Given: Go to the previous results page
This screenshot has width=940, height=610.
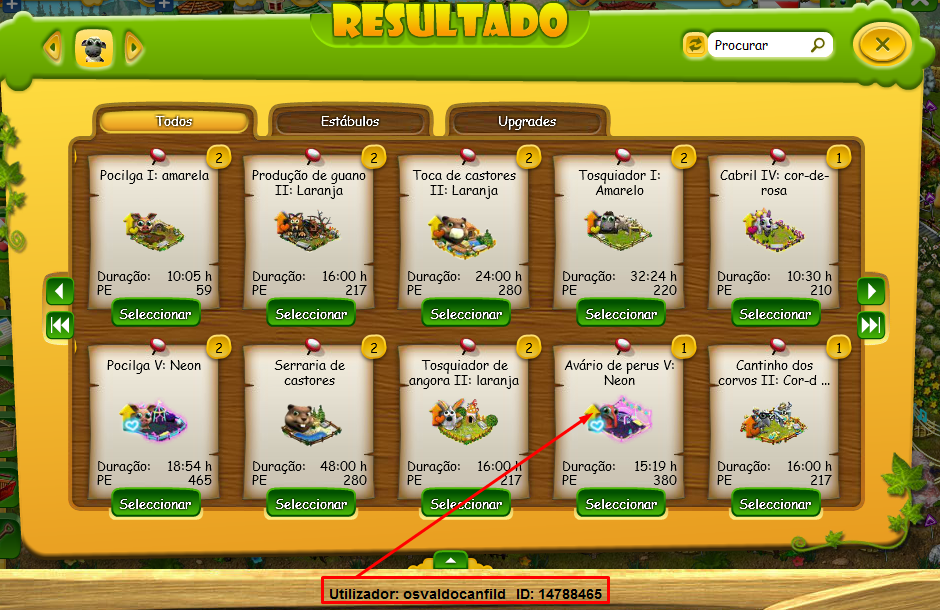Looking at the screenshot, I should pos(60,291).
